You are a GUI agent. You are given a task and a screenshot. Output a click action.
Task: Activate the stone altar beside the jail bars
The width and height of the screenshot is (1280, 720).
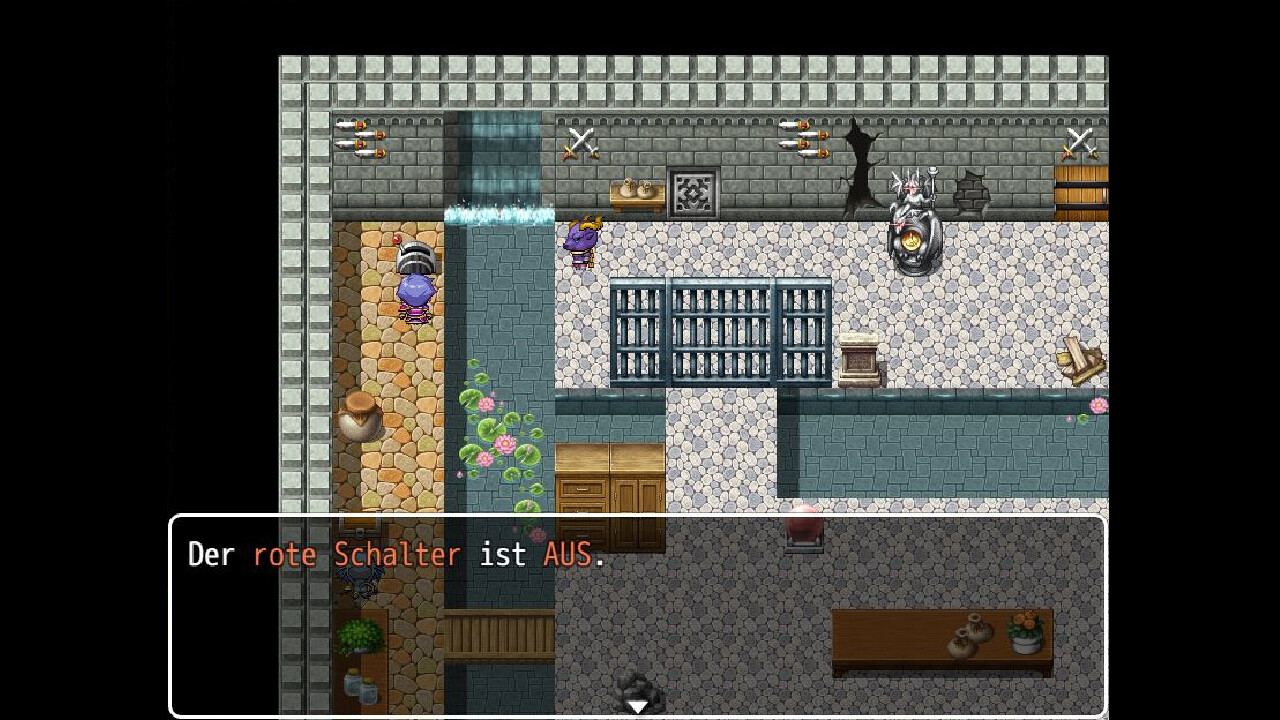tap(860, 360)
